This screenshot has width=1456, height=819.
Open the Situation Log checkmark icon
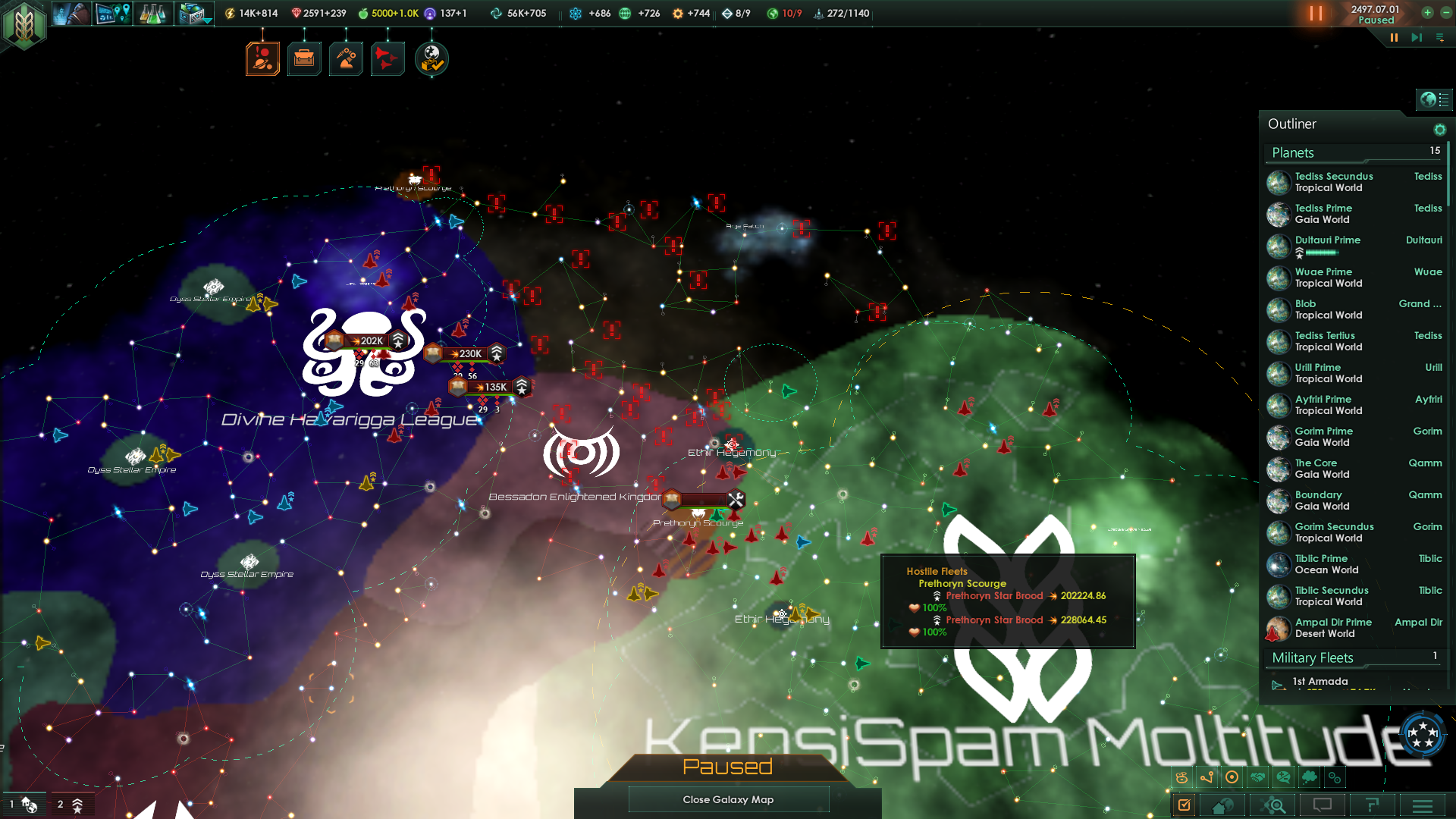click(x=1183, y=805)
